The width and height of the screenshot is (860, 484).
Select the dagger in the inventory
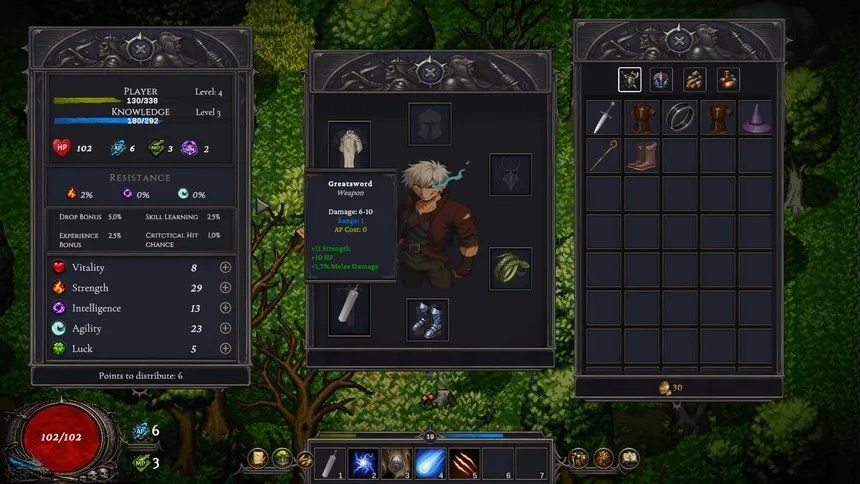tap(603, 117)
